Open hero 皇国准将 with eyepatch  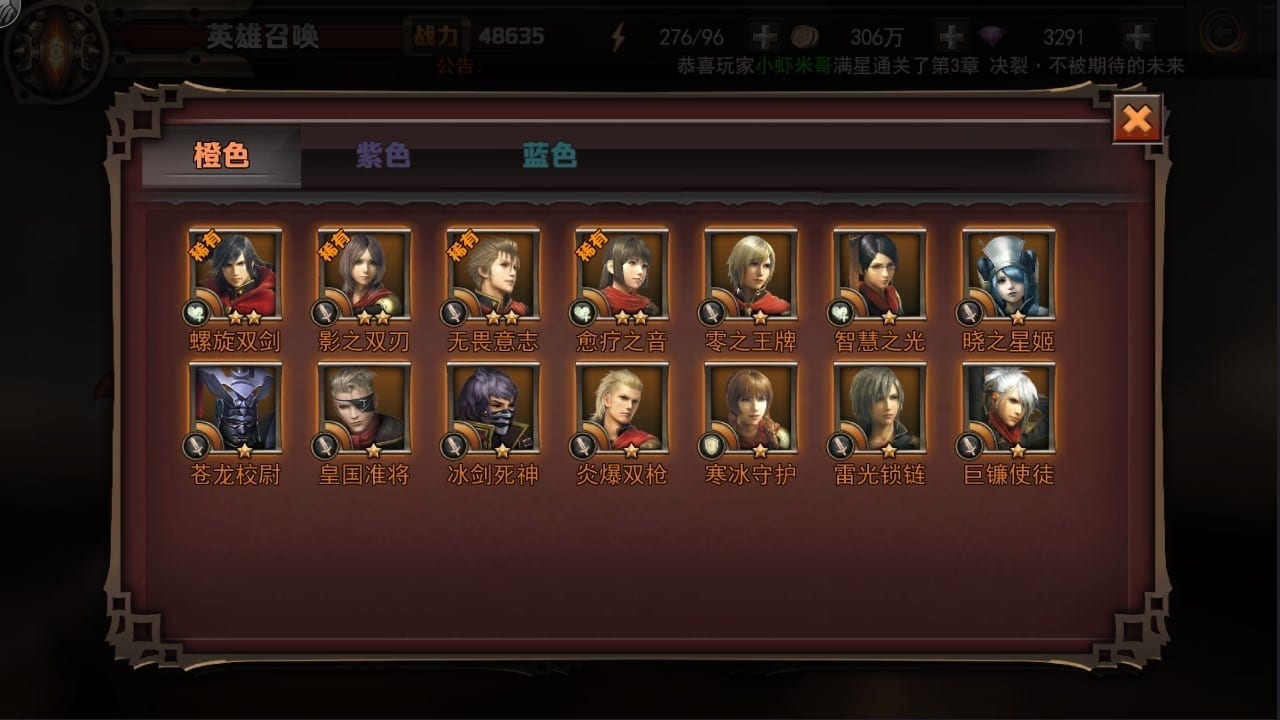pyautogui.click(x=364, y=409)
